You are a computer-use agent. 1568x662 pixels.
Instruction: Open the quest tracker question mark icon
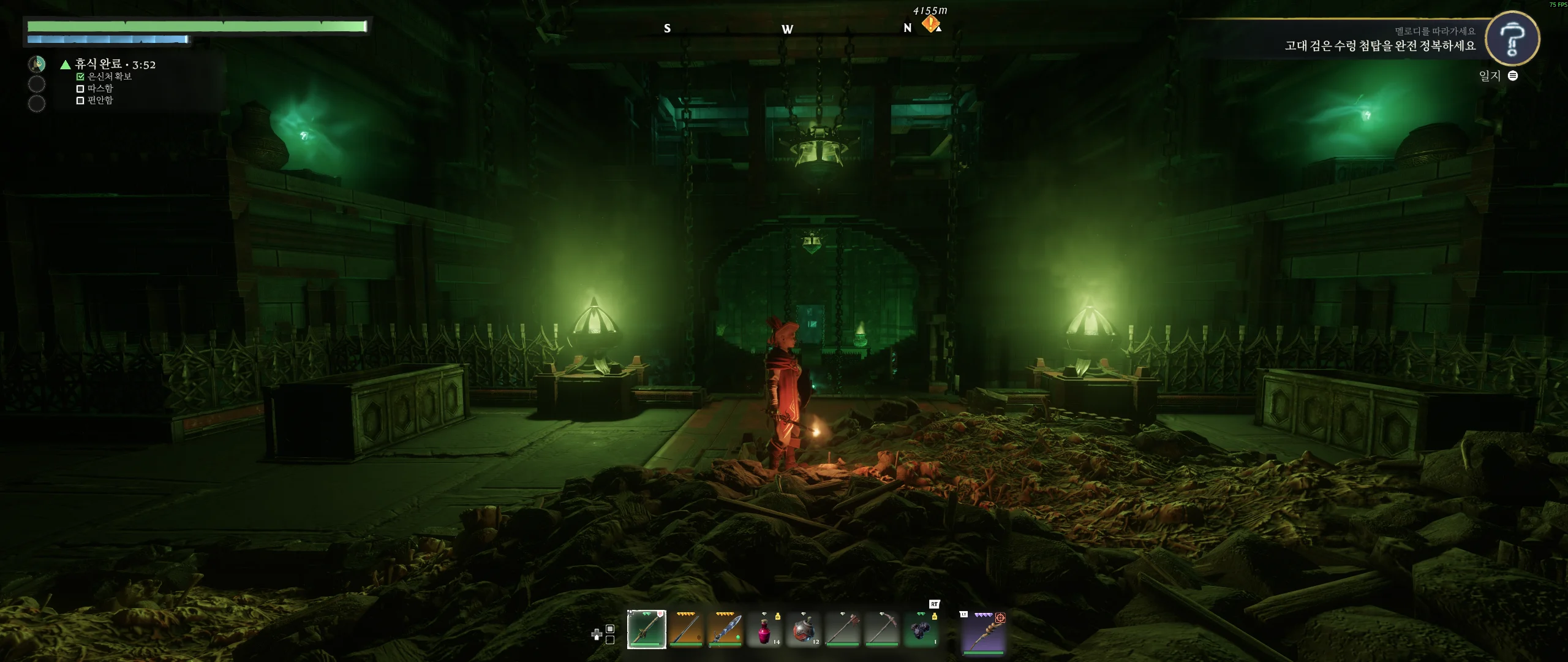point(1512,38)
